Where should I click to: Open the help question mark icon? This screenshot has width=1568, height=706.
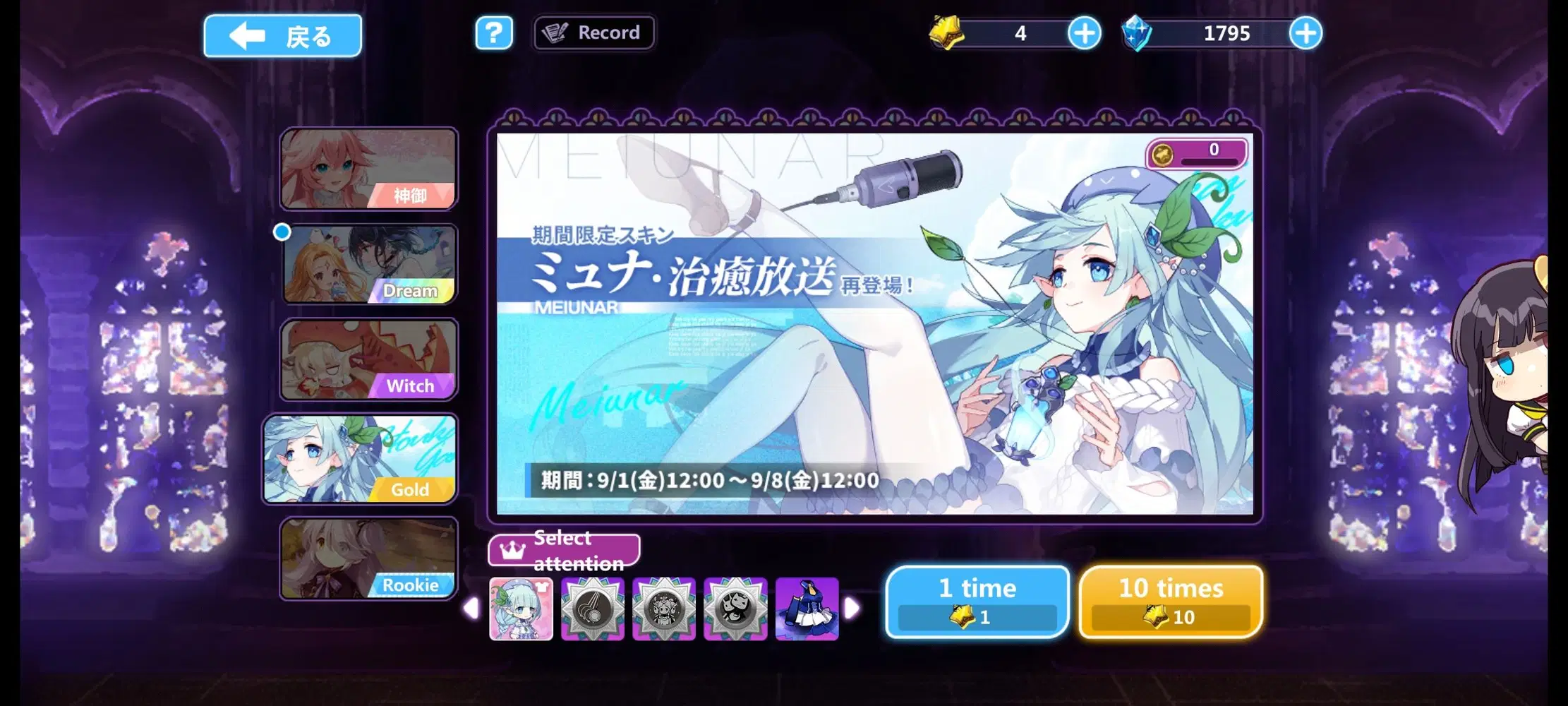(x=494, y=32)
